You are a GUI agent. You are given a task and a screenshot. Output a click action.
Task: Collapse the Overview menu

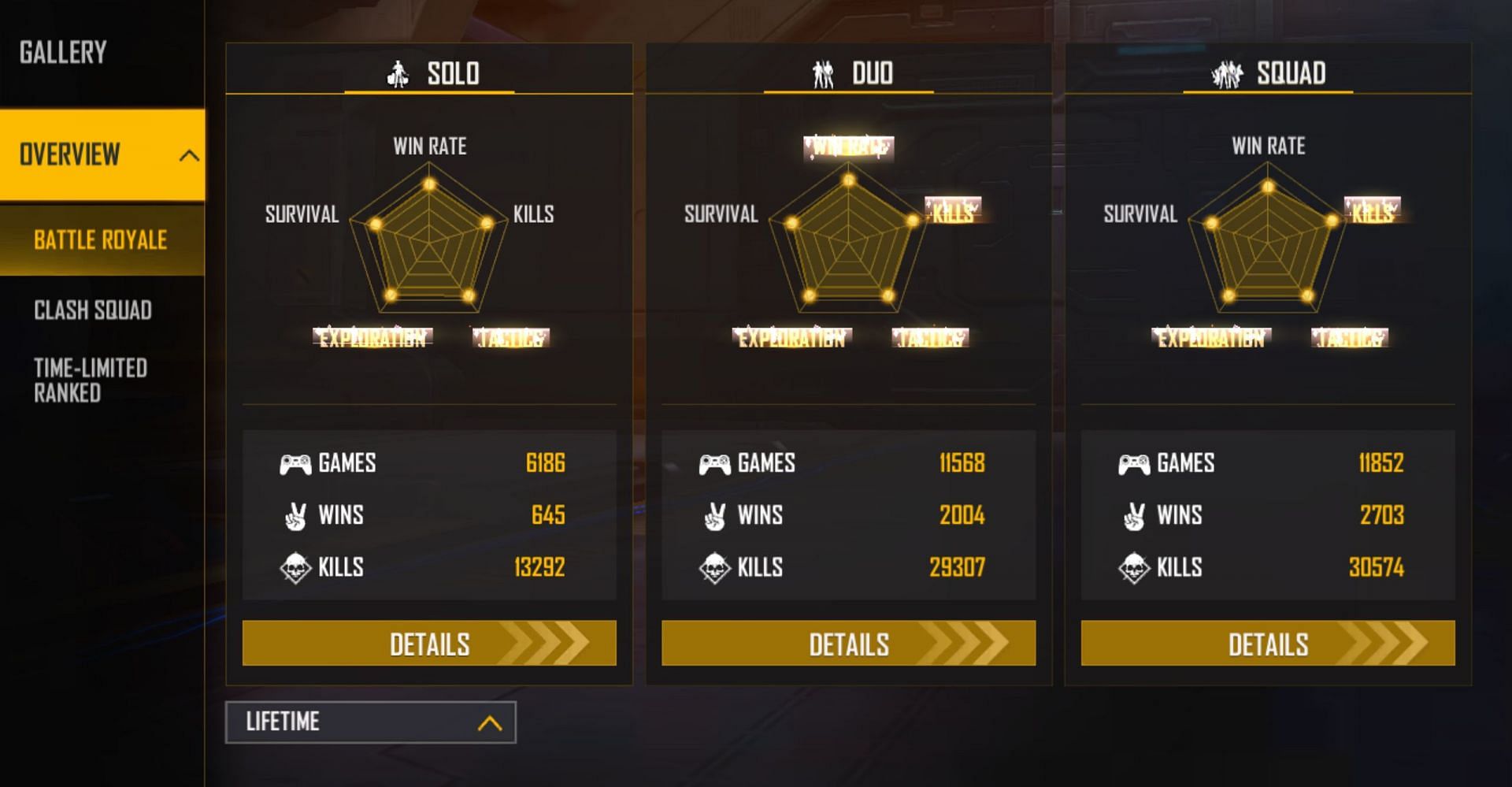(x=188, y=155)
